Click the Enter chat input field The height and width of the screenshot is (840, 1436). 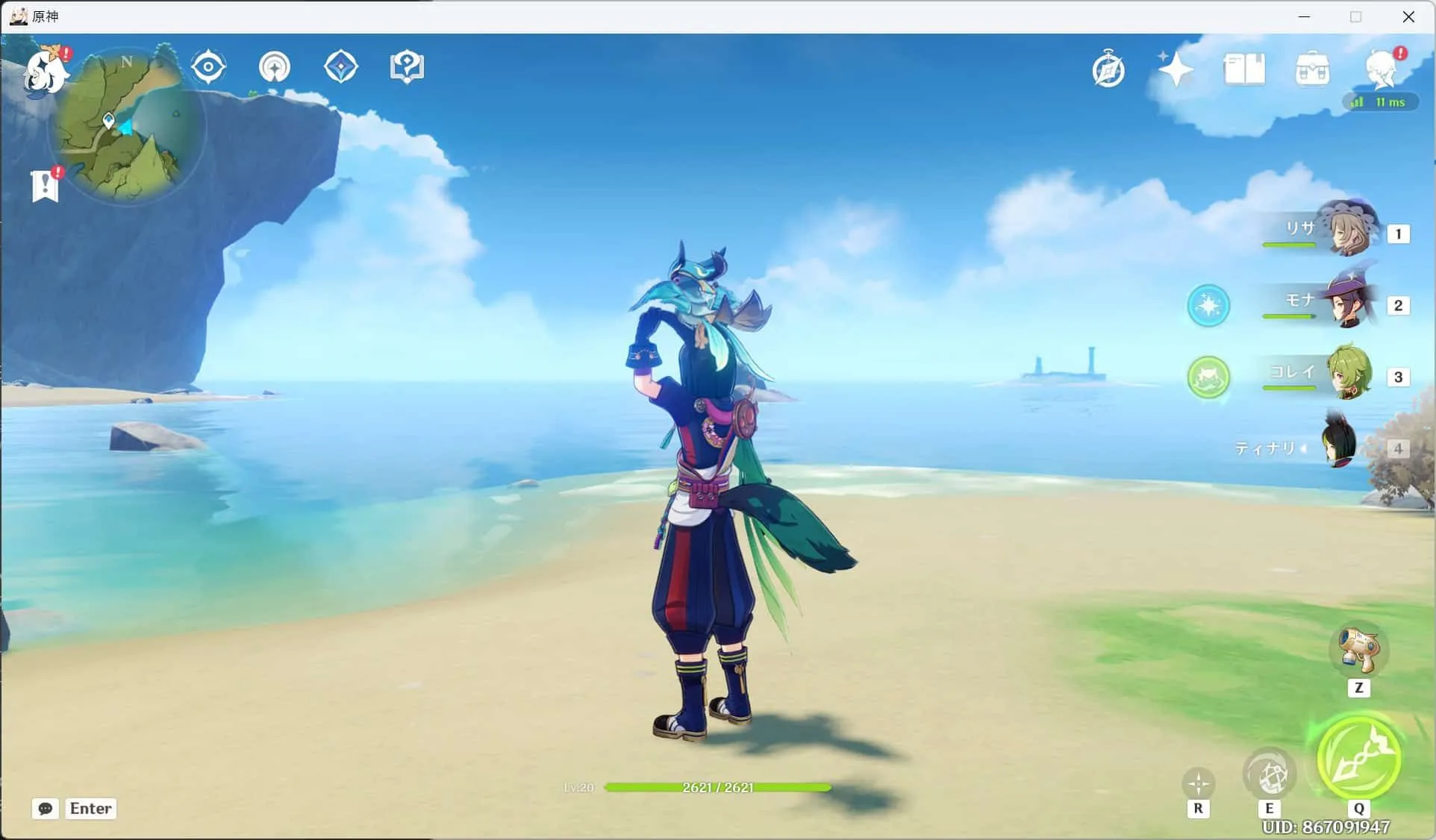[x=90, y=809]
